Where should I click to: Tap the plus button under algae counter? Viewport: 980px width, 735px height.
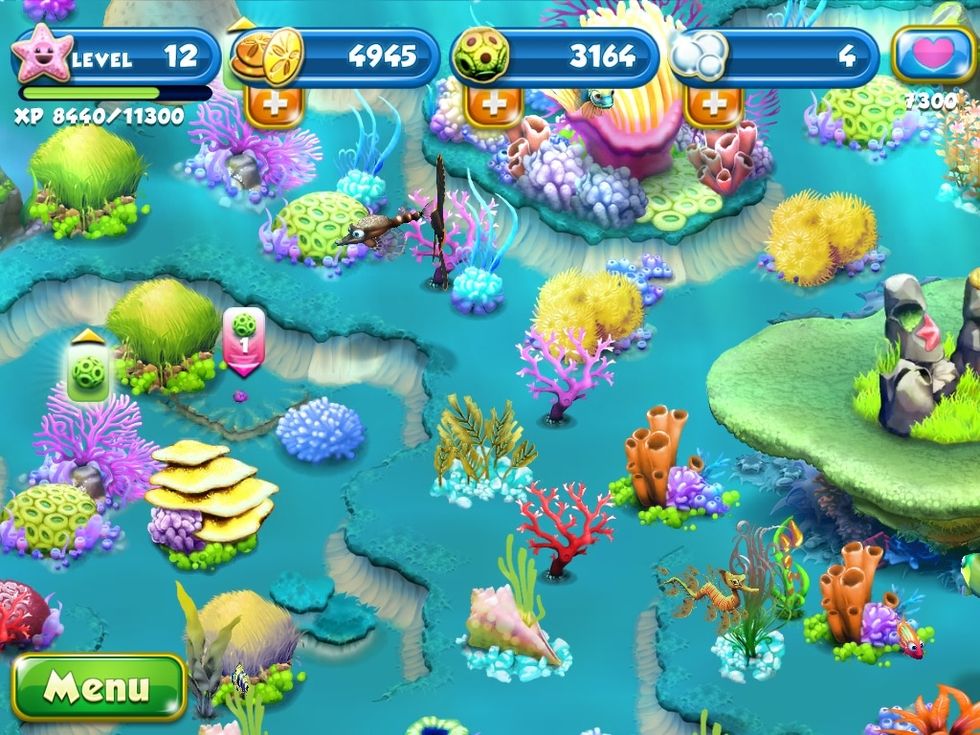click(494, 105)
